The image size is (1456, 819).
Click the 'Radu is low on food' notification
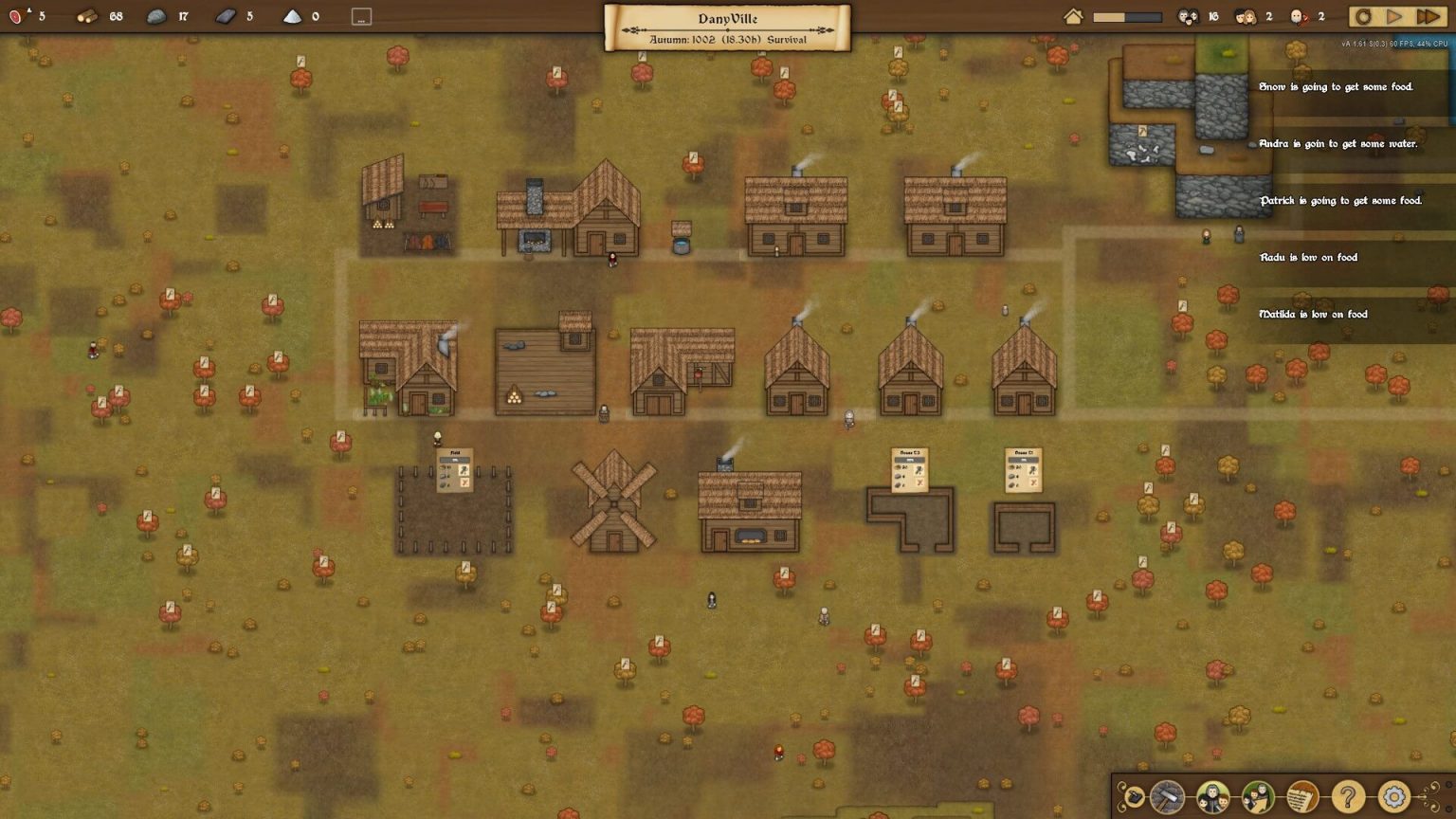coord(1307,257)
